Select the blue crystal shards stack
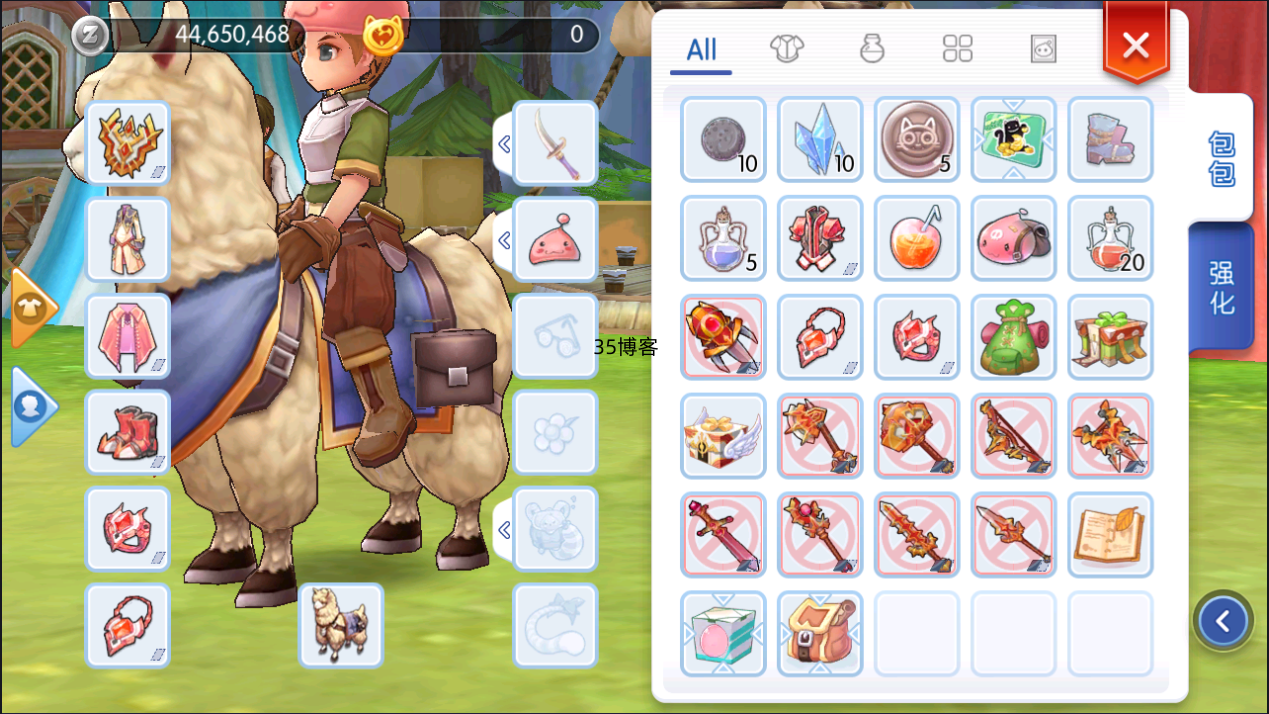The image size is (1269, 714). click(x=820, y=139)
